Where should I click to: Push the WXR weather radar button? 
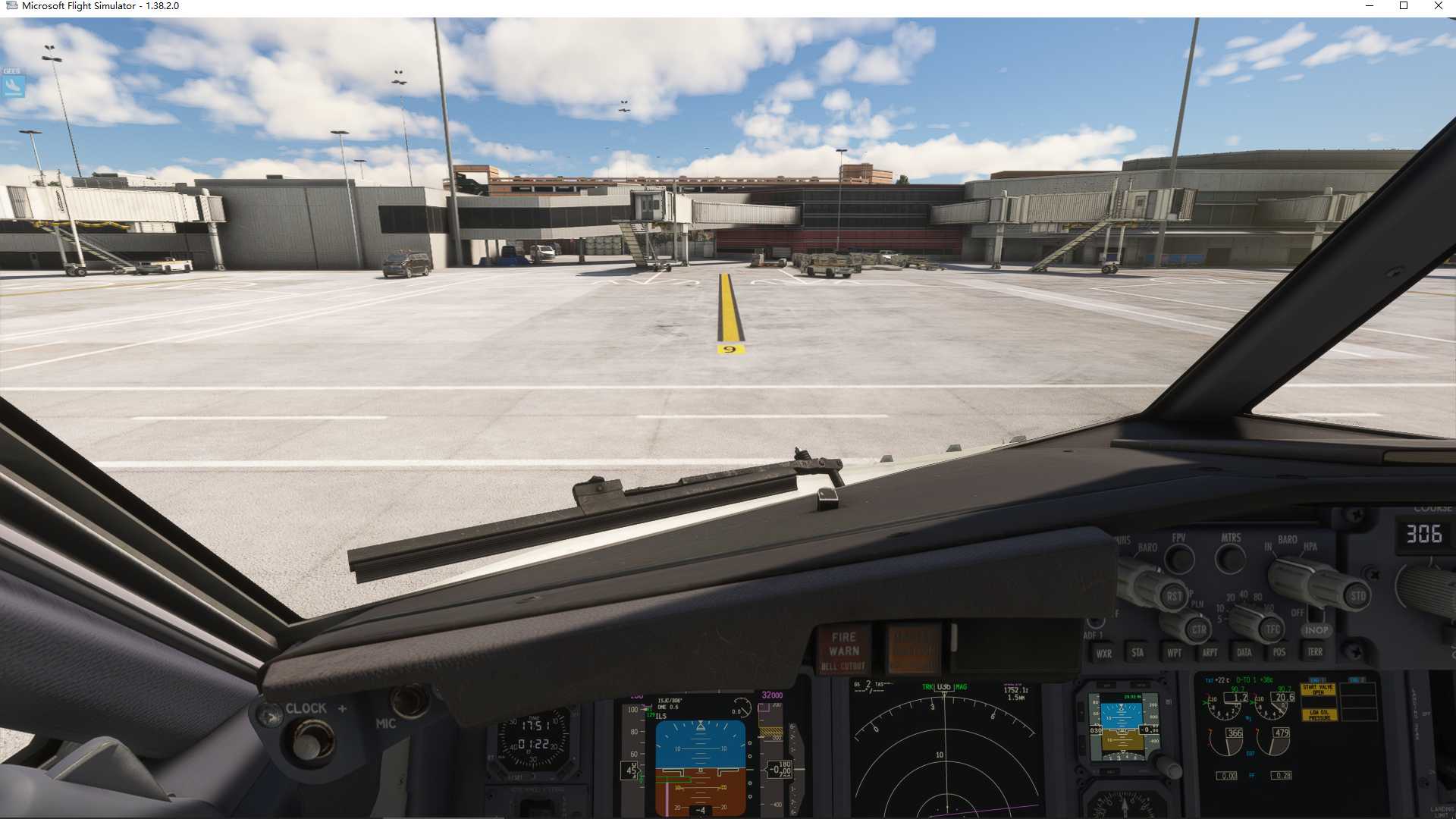click(x=1103, y=653)
